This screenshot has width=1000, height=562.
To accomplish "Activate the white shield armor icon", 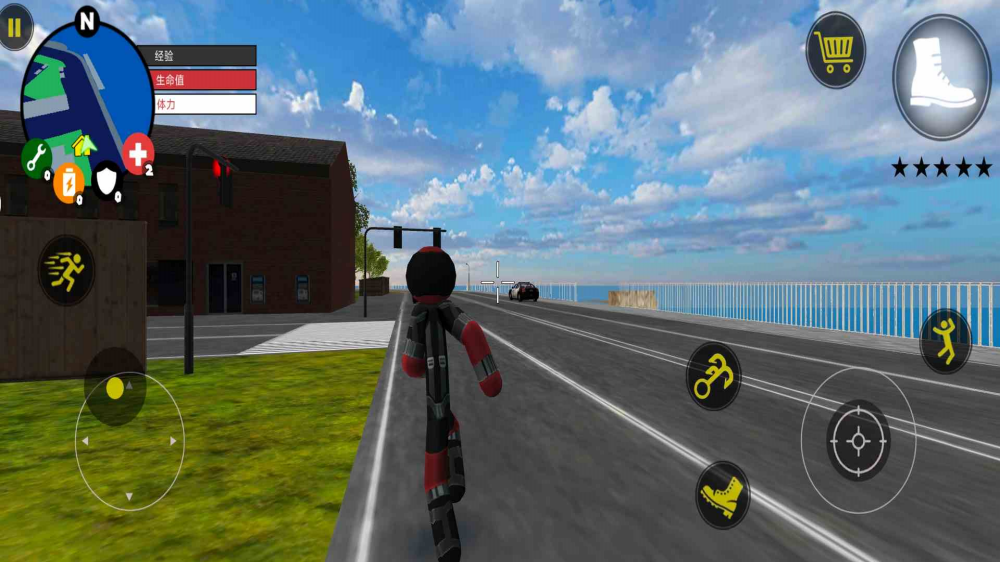I will 107,180.
